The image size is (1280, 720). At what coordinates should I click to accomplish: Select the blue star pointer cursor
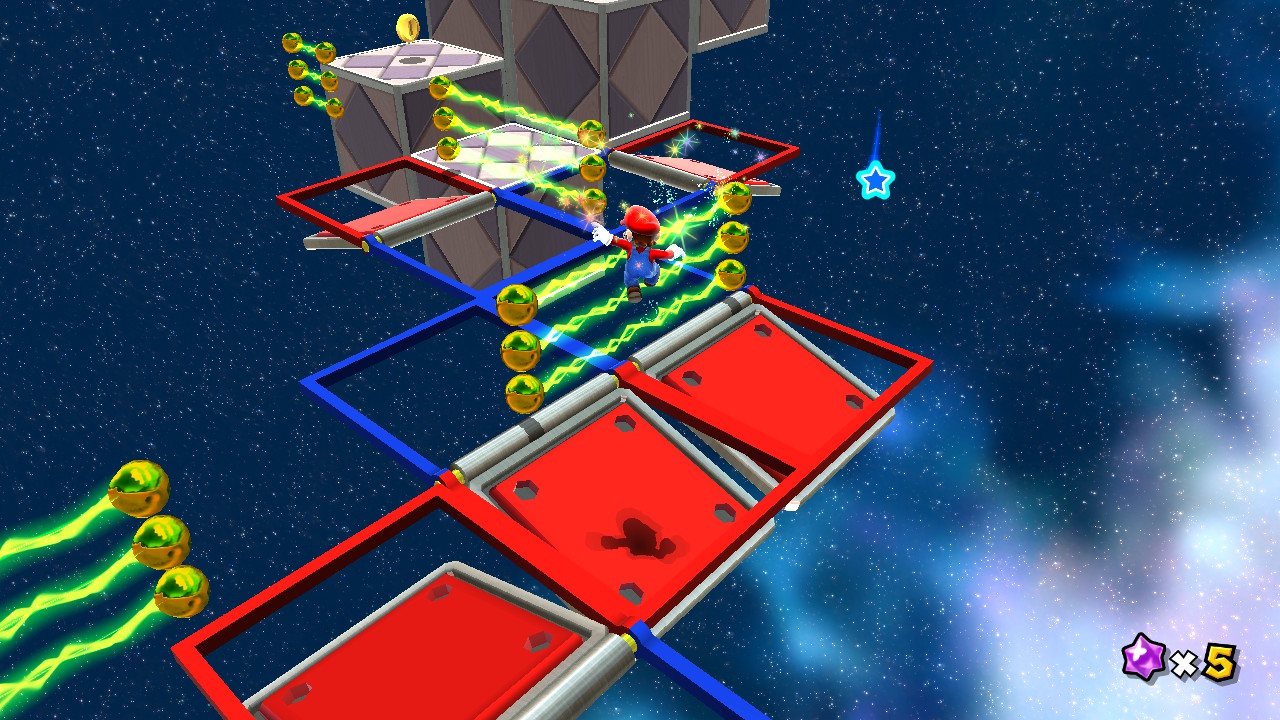[x=875, y=181]
